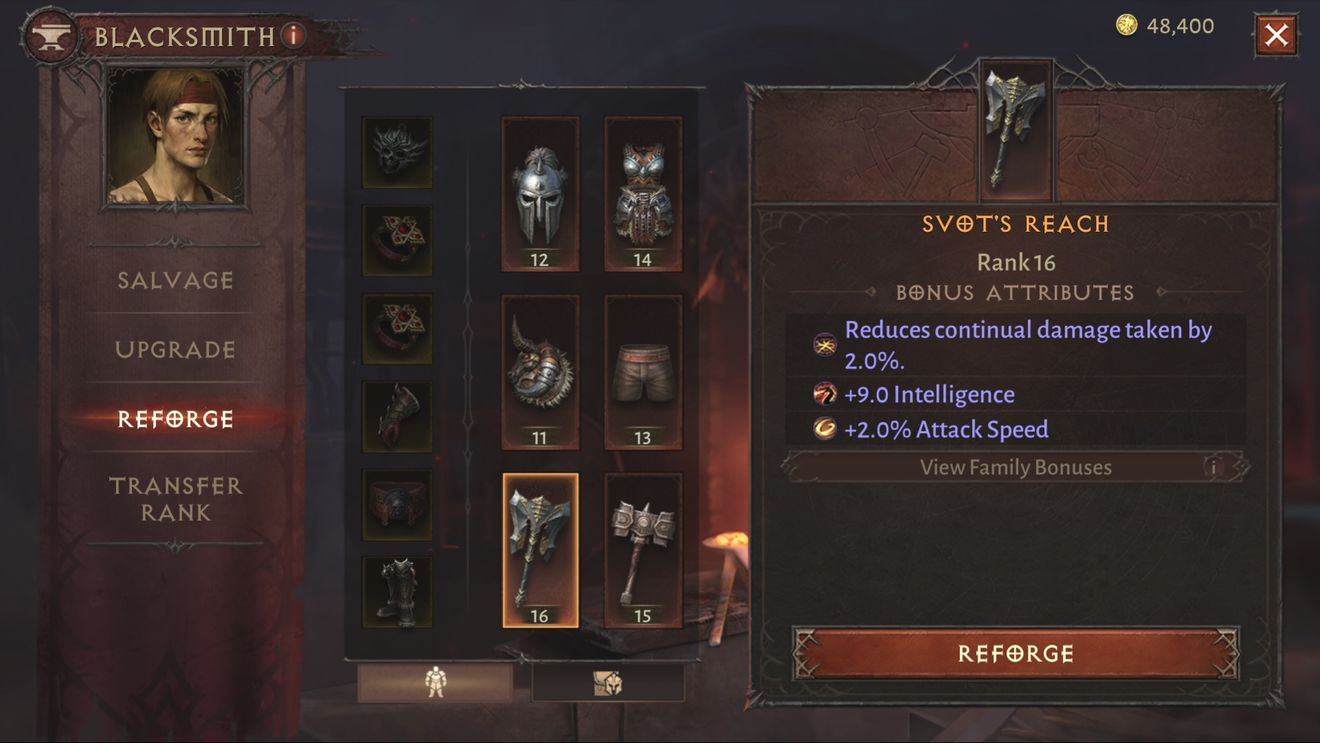
Task: Select the Rank 13 legs armor
Action: pos(643,370)
